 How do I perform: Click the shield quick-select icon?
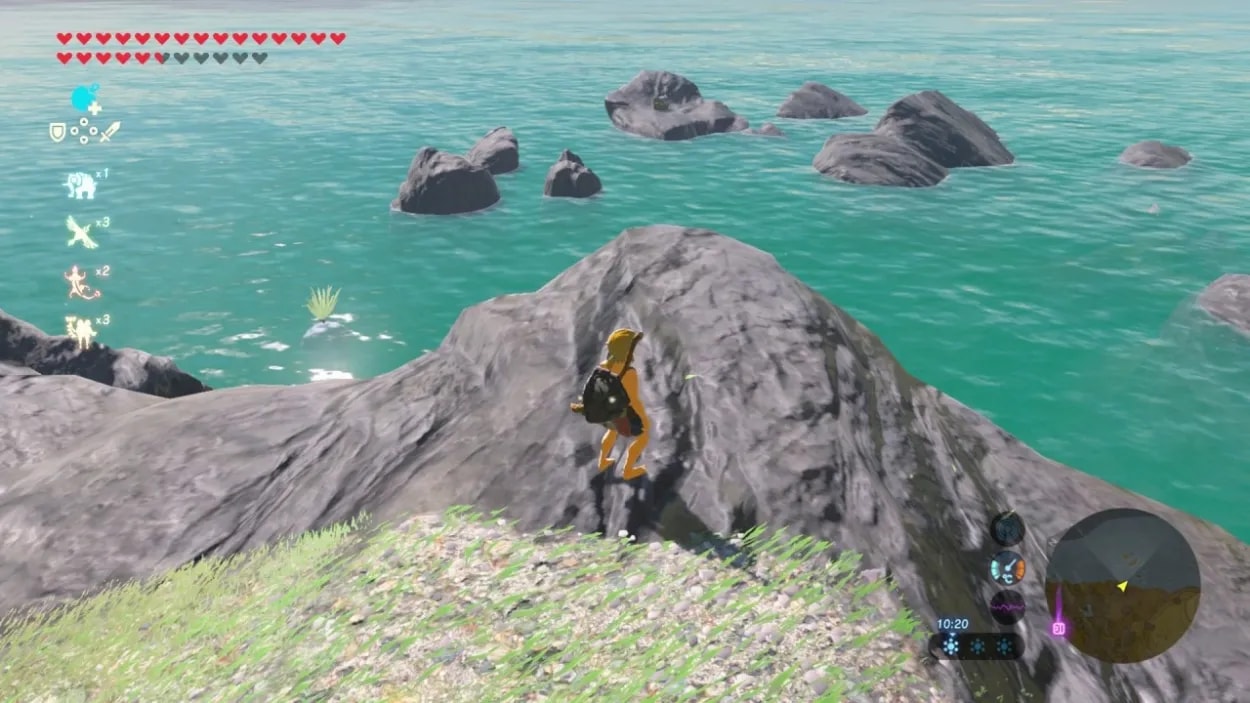(x=58, y=131)
